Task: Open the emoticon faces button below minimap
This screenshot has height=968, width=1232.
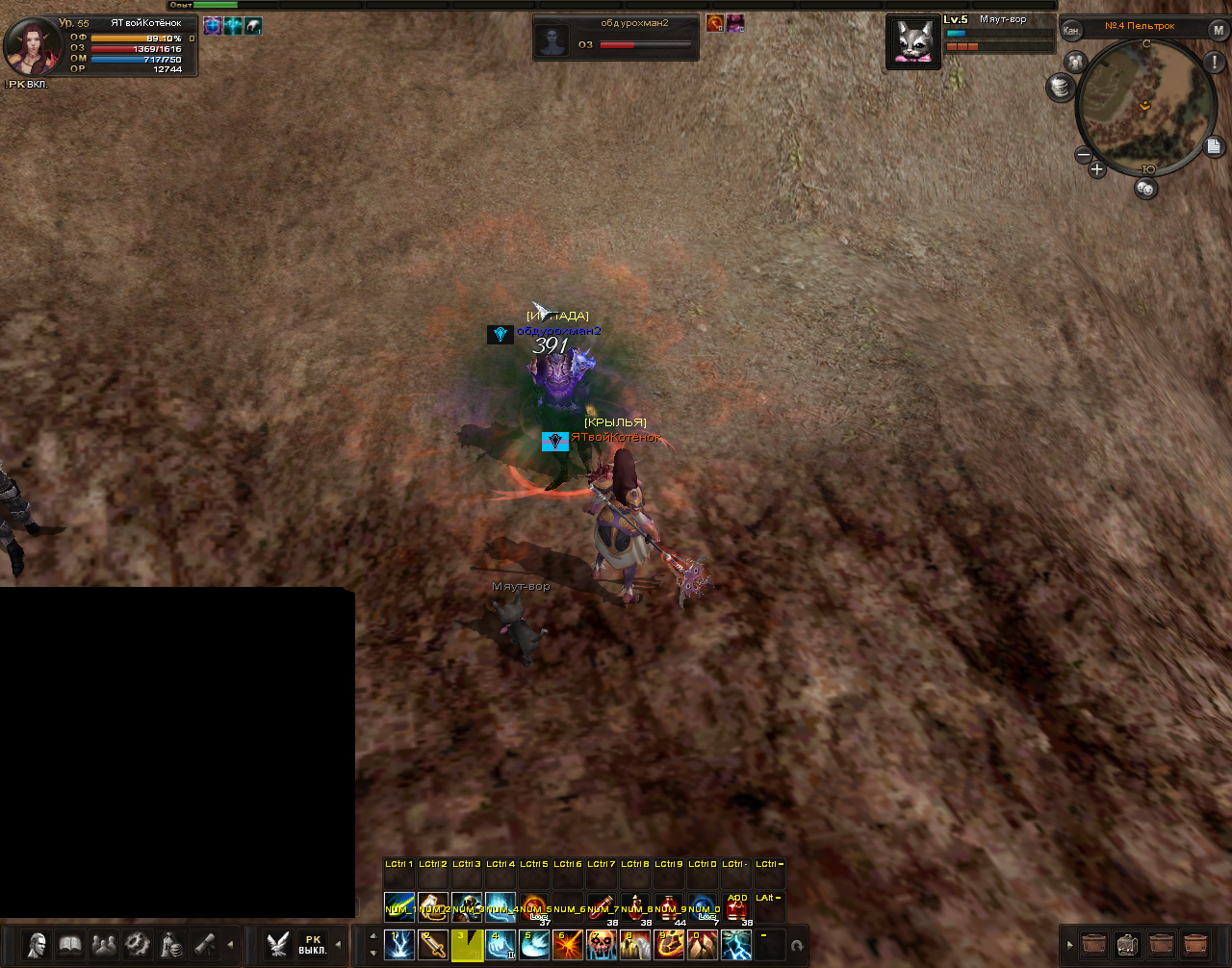Action: click(x=1145, y=189)
